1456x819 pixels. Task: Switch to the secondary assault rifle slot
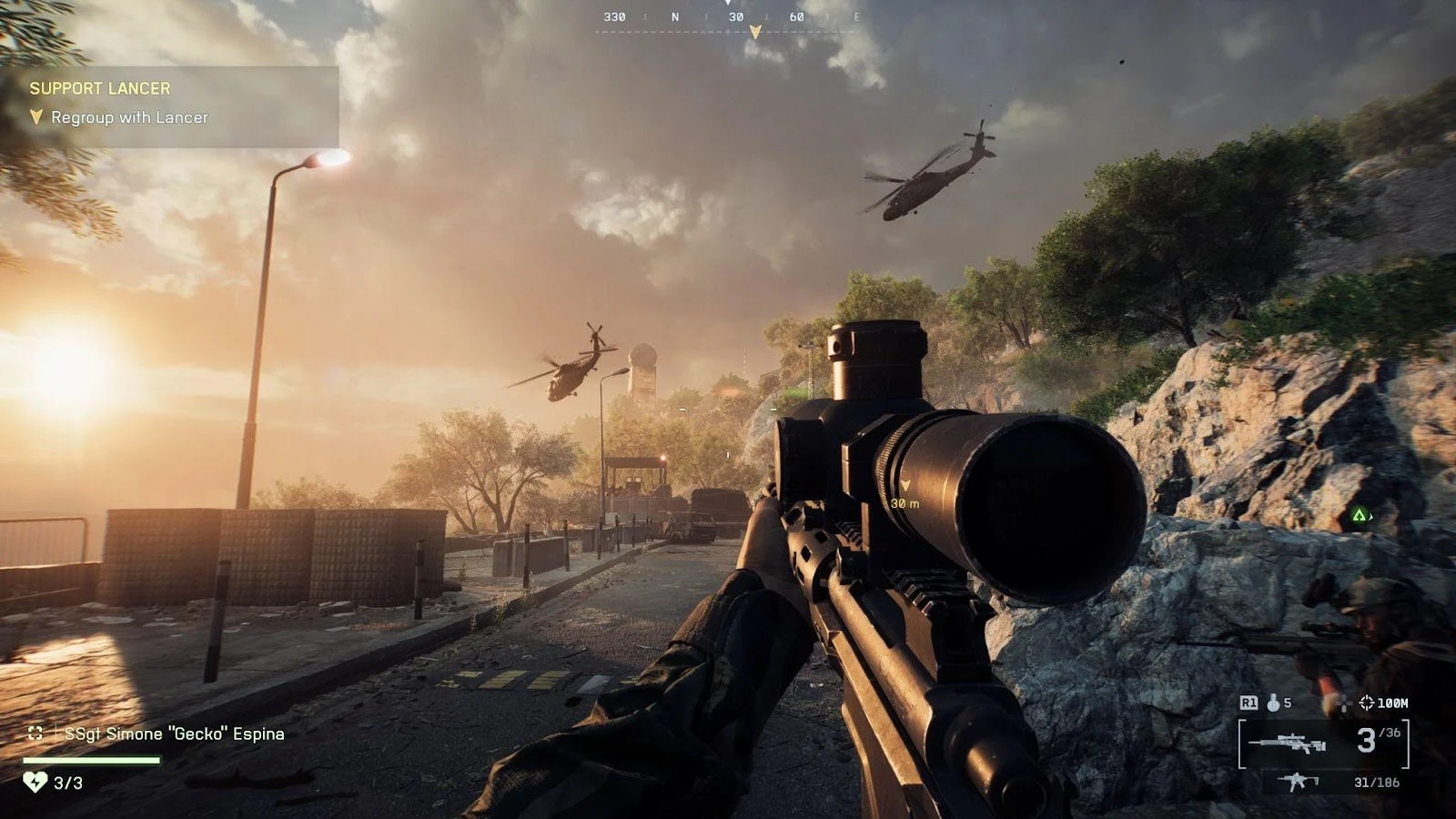click(1296, 782)
